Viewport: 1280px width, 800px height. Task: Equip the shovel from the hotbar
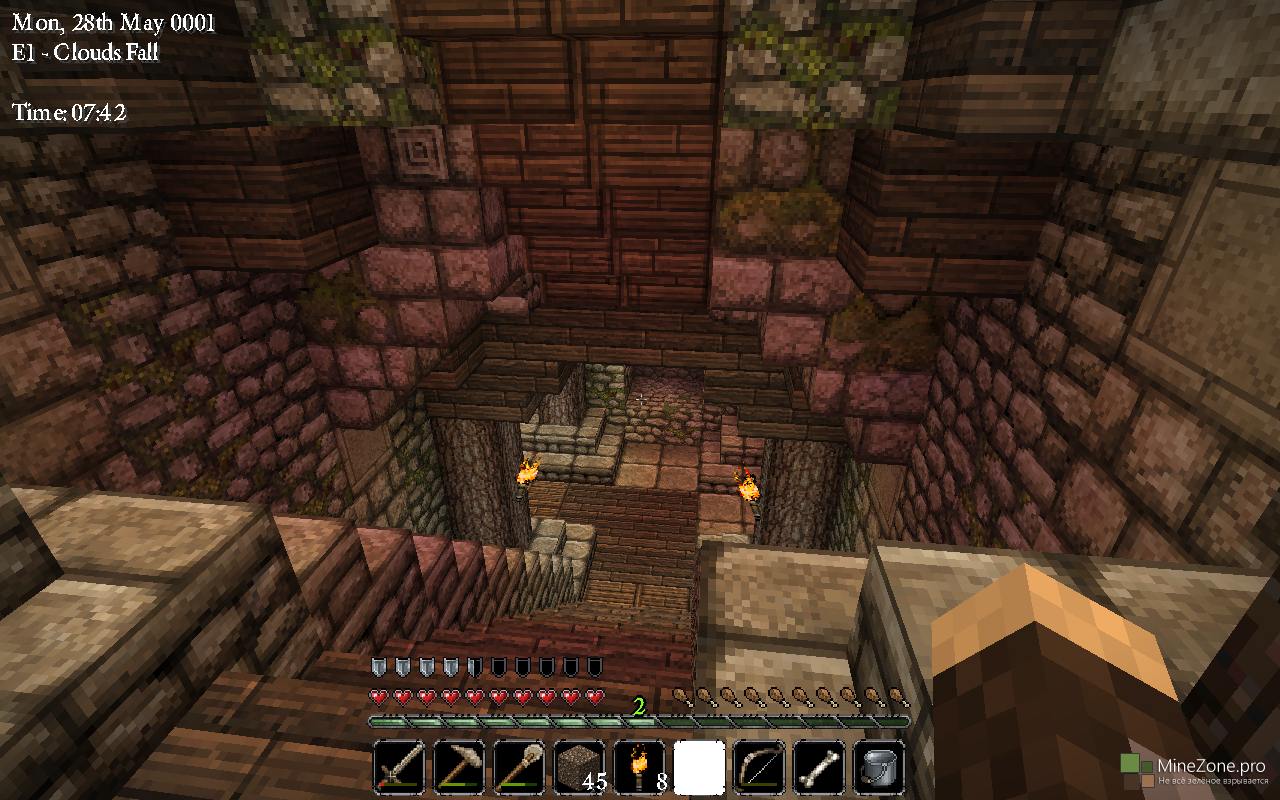(x=519, y=768)
